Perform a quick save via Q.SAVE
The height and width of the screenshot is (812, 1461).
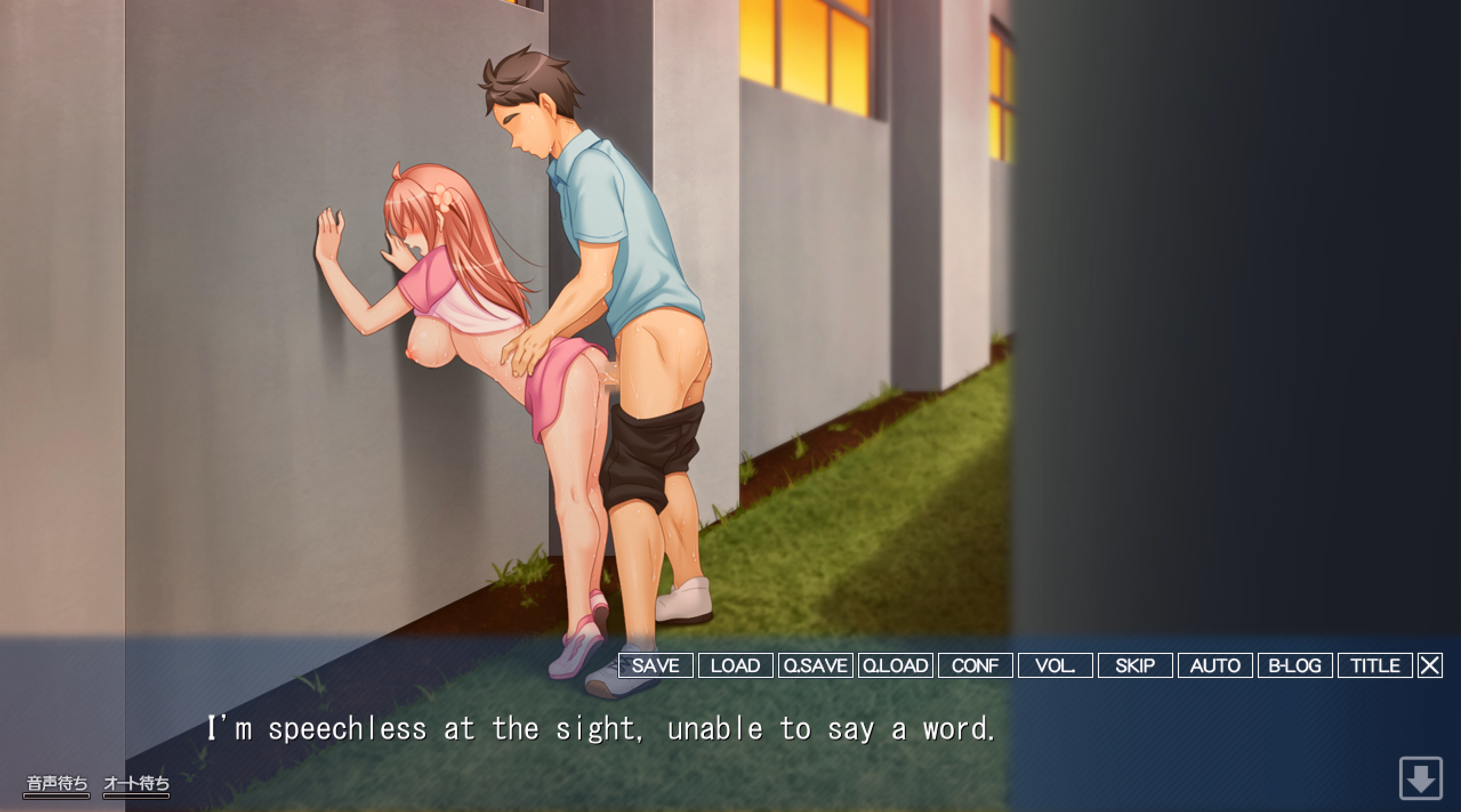click(x=815, y=665)
